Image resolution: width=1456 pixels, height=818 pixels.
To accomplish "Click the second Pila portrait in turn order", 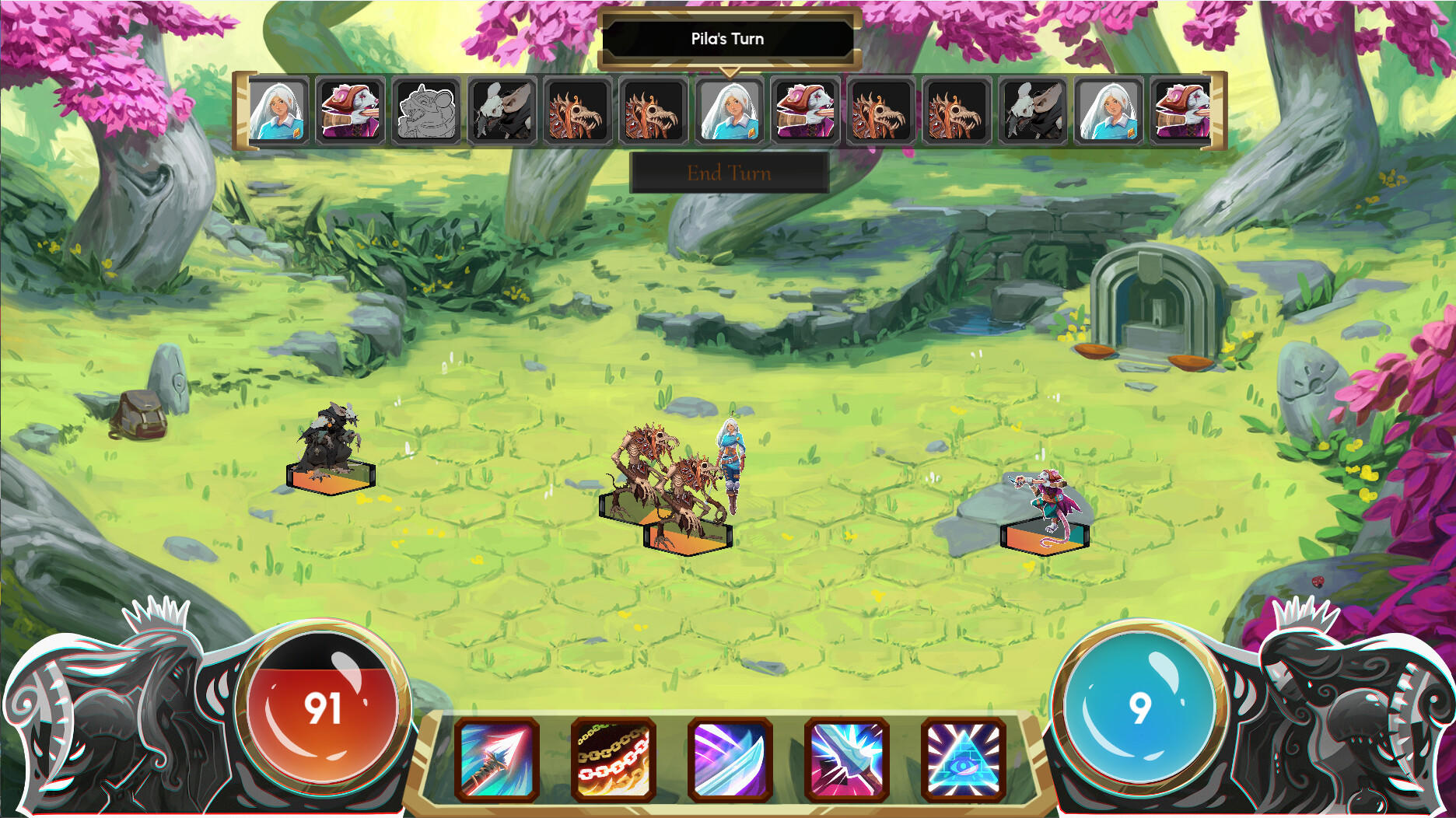I will pos(731,113).
